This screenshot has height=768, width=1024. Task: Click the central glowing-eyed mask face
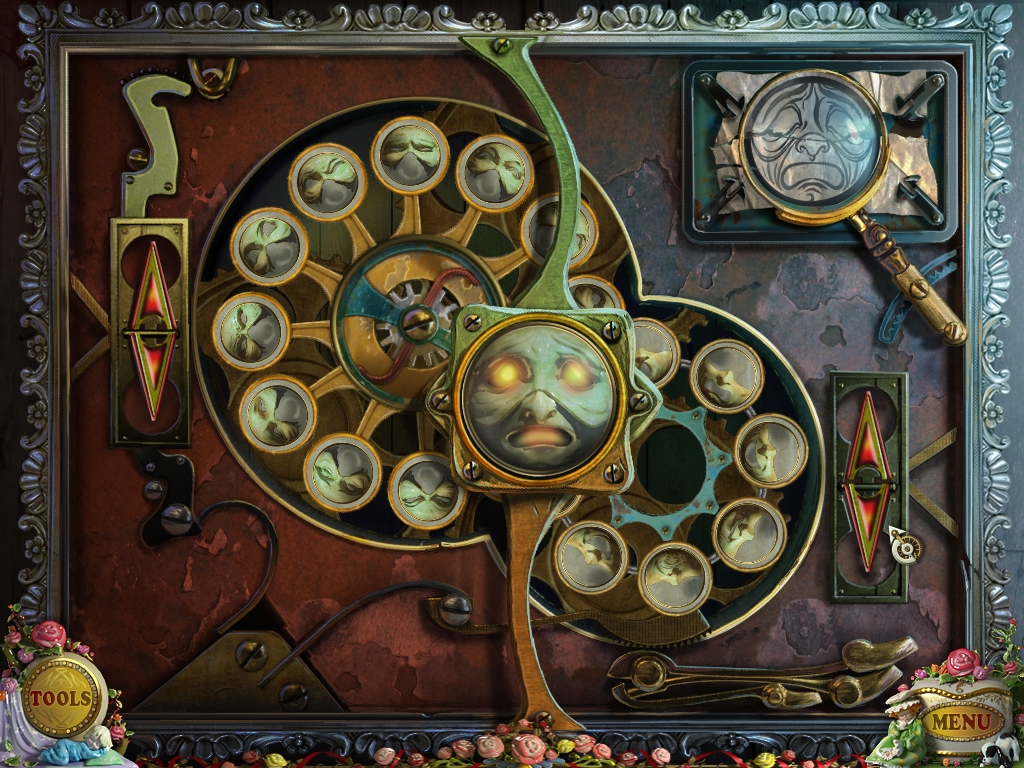point(539,397)
